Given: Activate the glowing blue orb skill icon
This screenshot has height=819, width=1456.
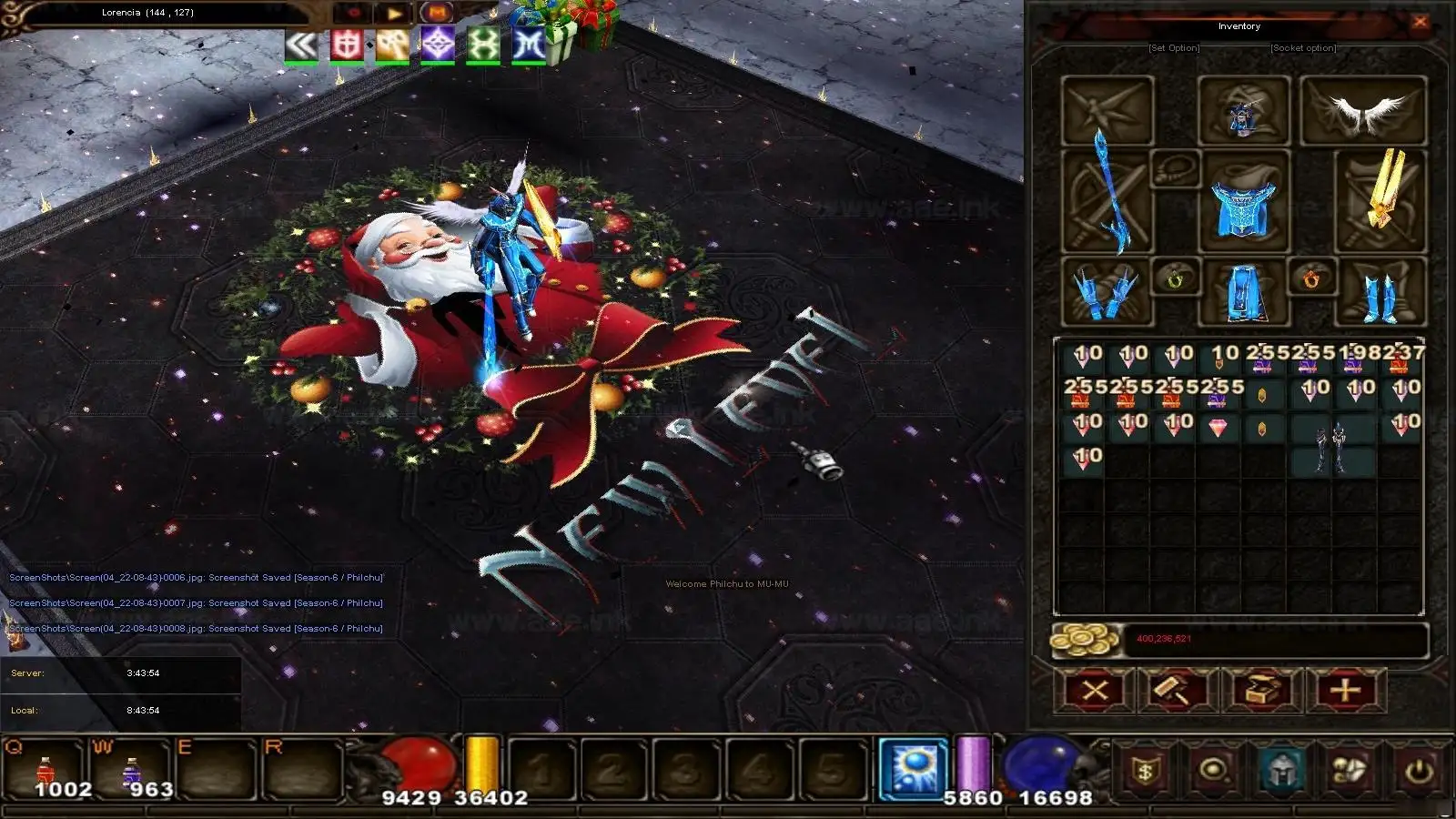Looking at the screenshot, I should 913,767.
